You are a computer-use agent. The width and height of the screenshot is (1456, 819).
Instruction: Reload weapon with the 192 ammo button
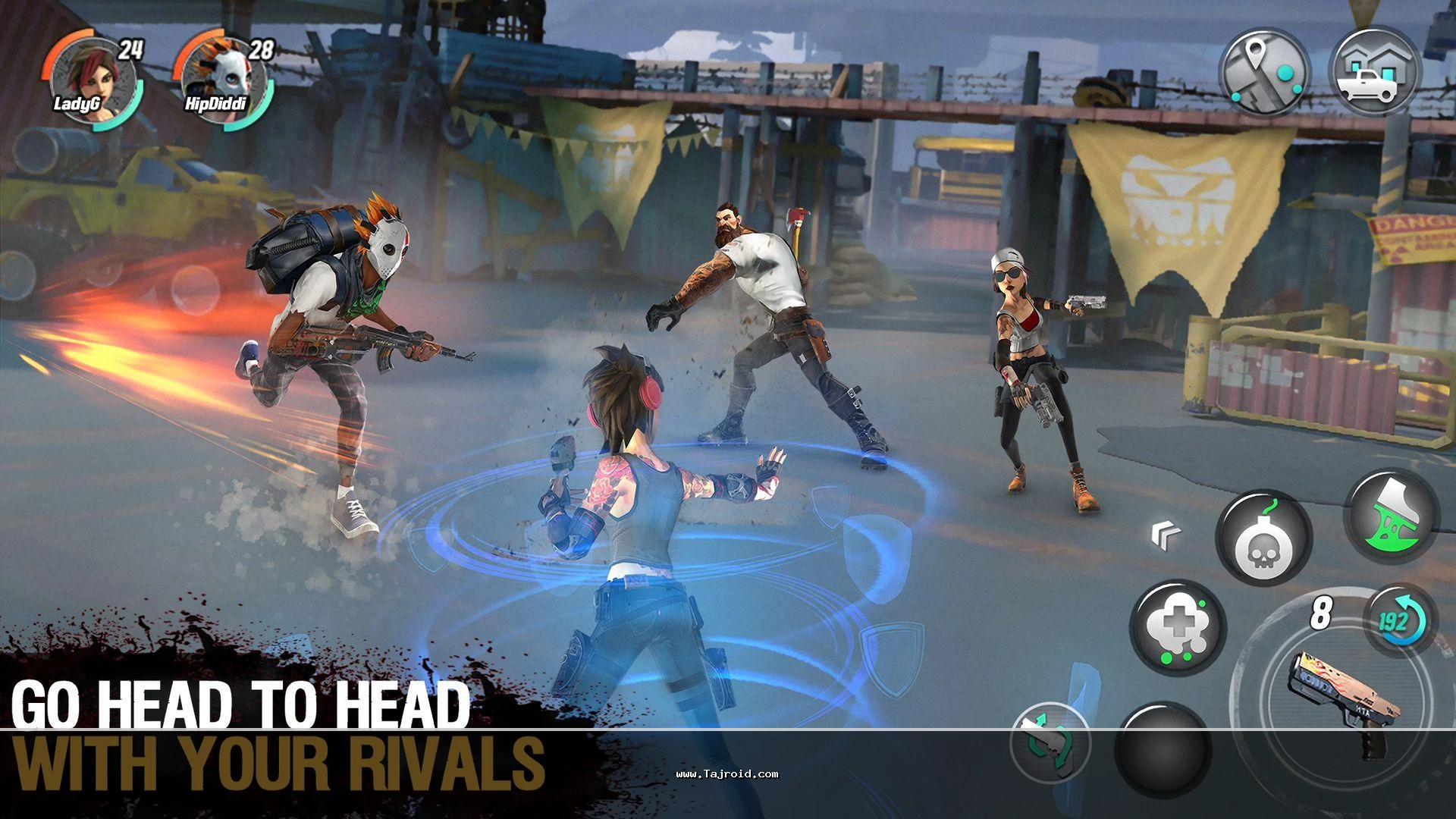[x=1395, y=622]
